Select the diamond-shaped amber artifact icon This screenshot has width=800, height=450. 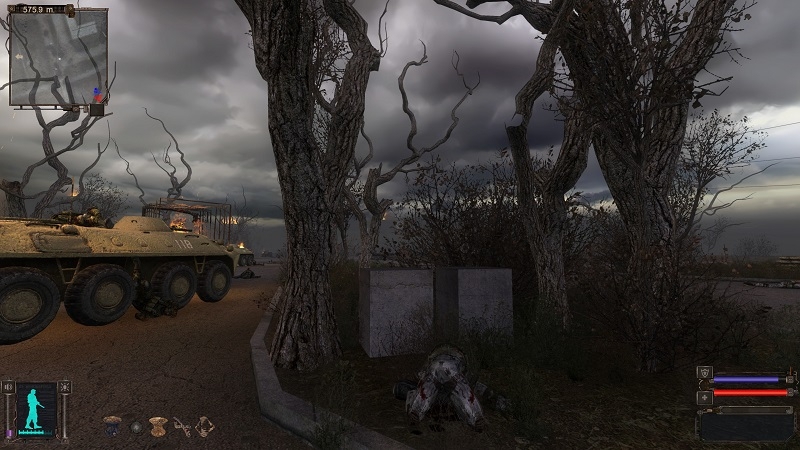pyautogui.click(x=205, y=426)
